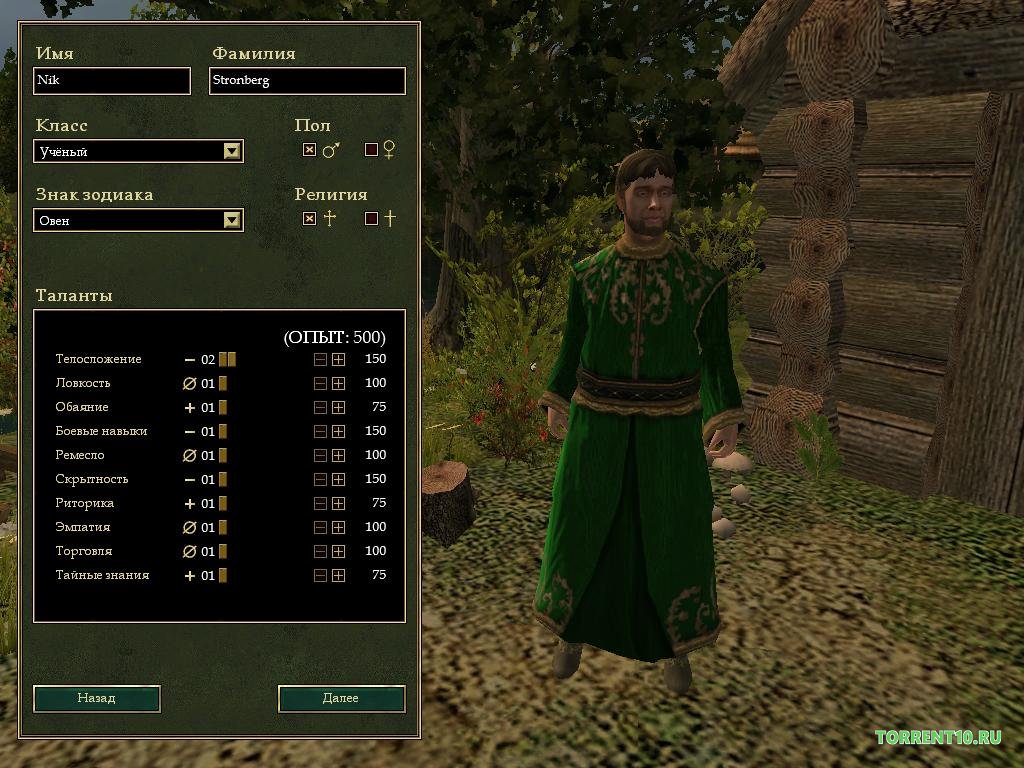Viewport: 1024px width, 768px height.
Task: Click the Имя name input field
Action: [x=112, y=81]
